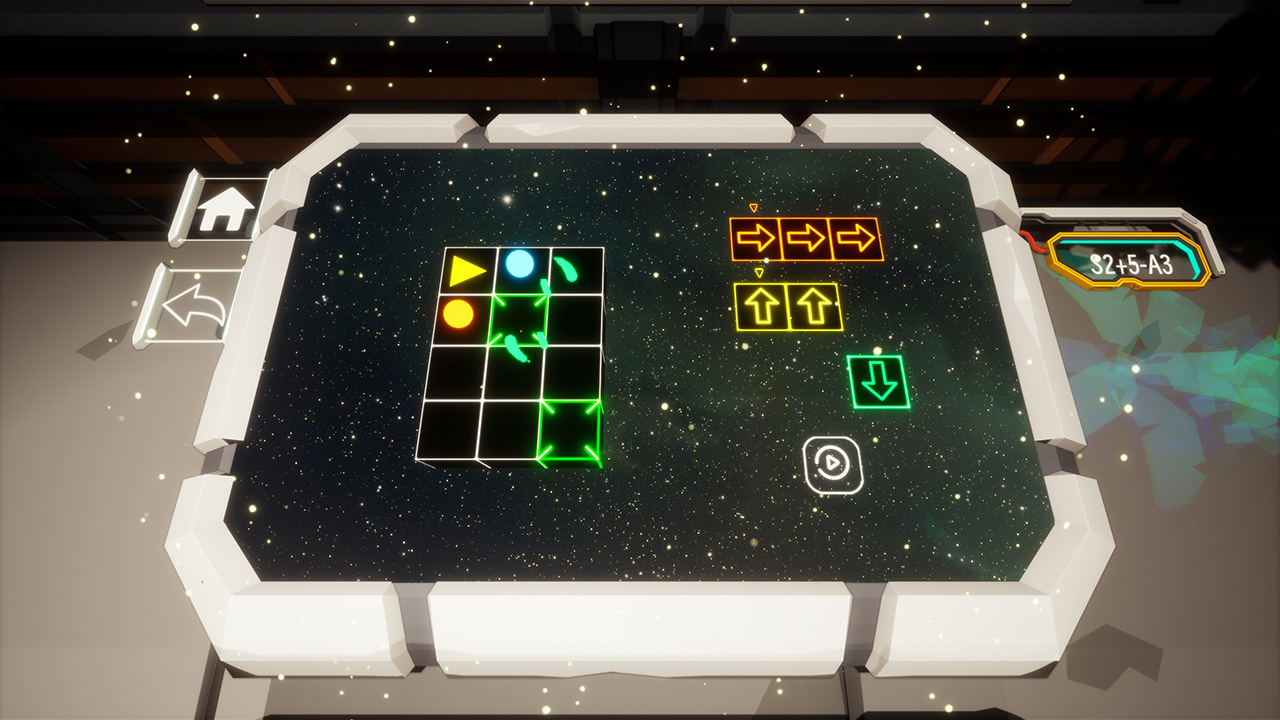Click the small orange pointer above the orange sequence
Image resolution: width=1280 pixels, height=720 pixels.
coord(753,209)
